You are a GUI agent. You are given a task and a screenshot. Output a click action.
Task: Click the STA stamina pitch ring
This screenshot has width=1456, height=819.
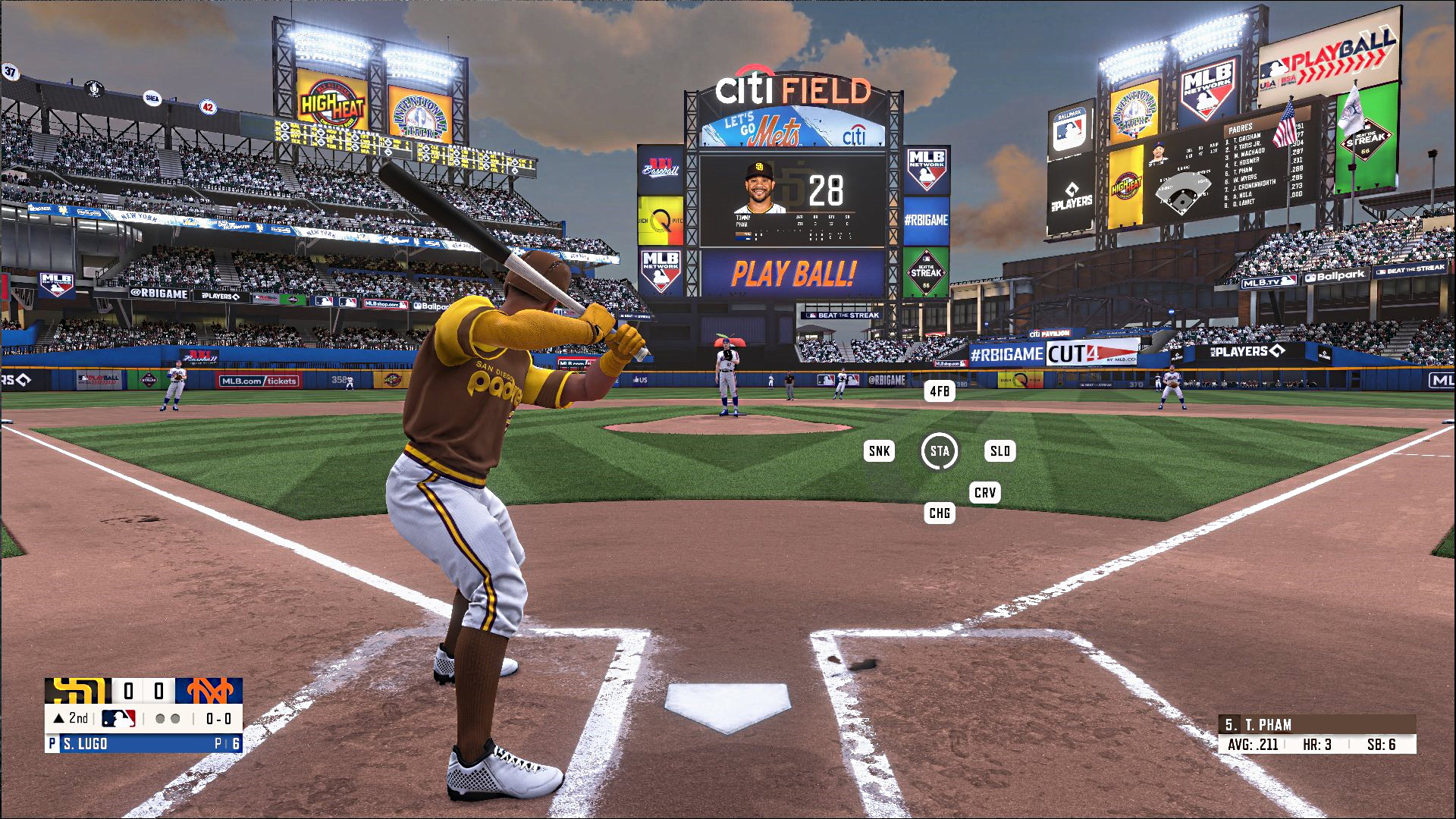940,451
